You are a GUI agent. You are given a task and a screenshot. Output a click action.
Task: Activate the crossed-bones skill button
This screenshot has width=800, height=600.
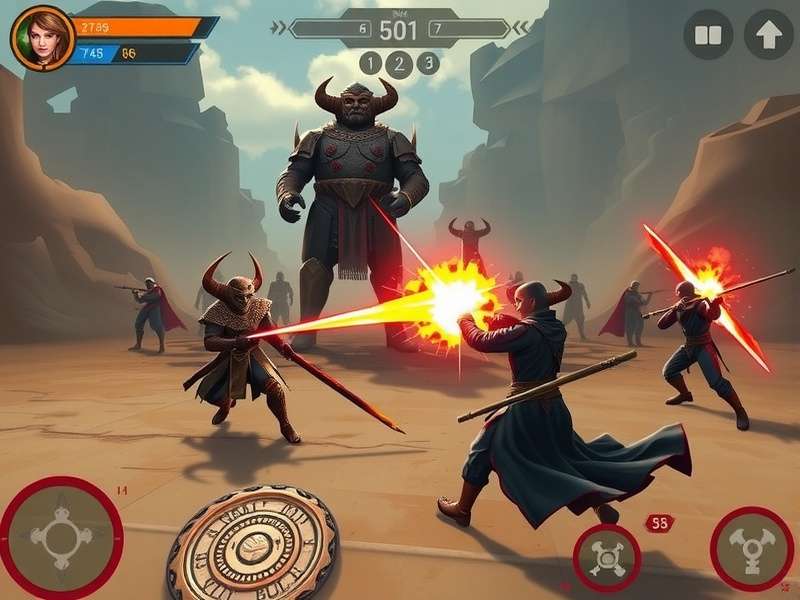[x=606, y=557]
